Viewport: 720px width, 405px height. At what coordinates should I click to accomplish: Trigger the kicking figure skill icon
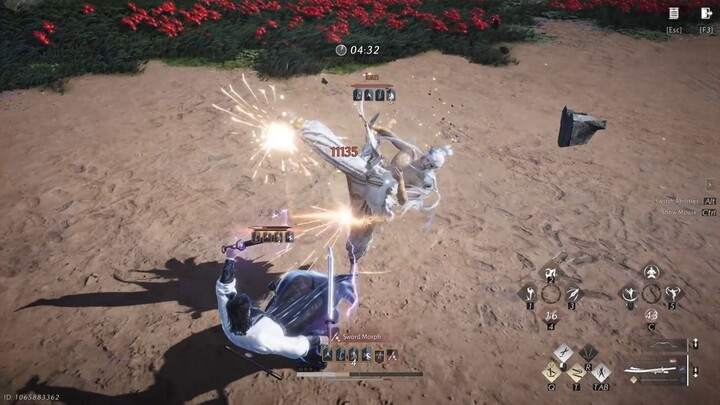click(x=630, y=293)
